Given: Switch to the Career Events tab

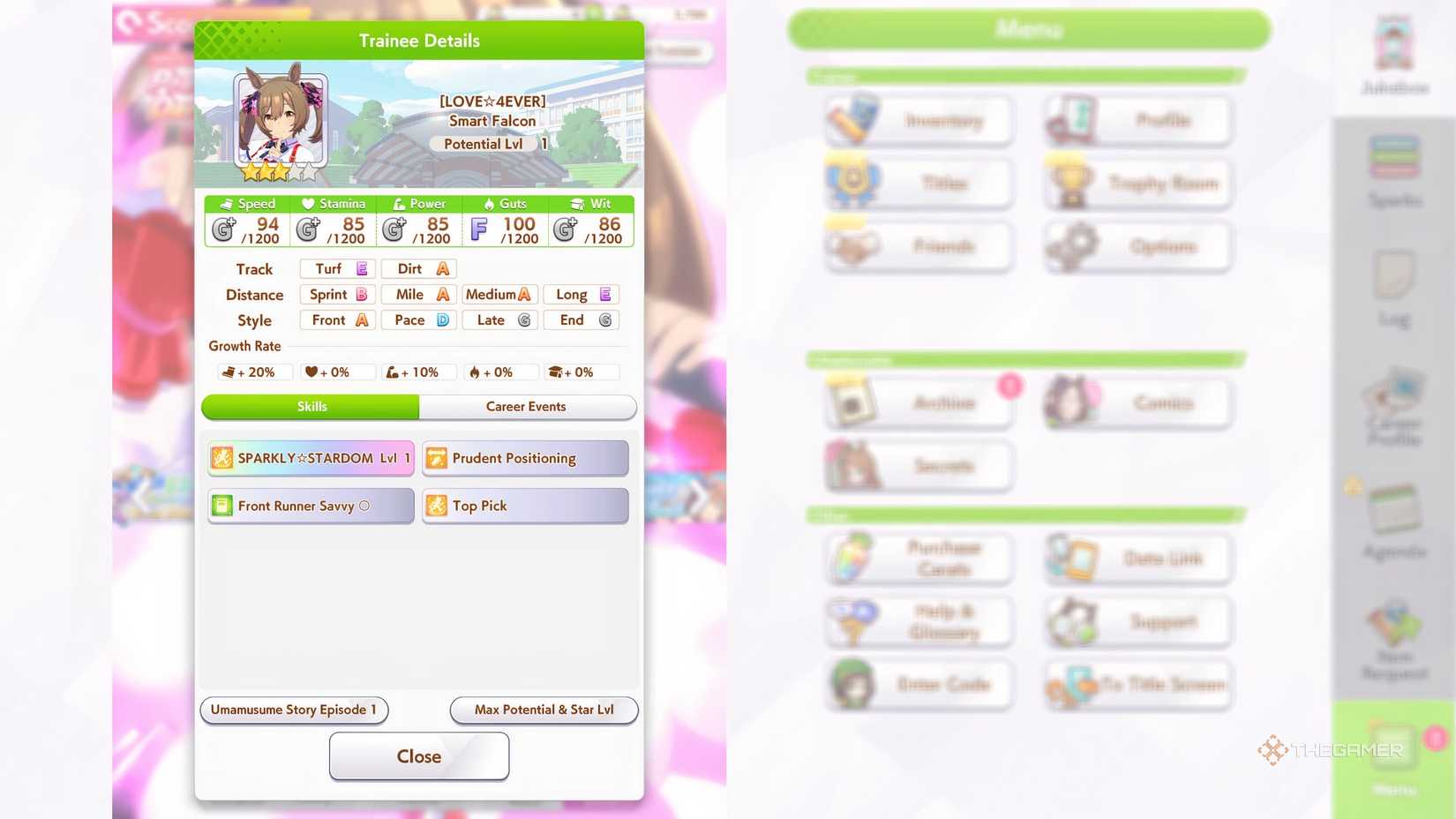Looking at the screenshot, I should [x=527, y=407].
